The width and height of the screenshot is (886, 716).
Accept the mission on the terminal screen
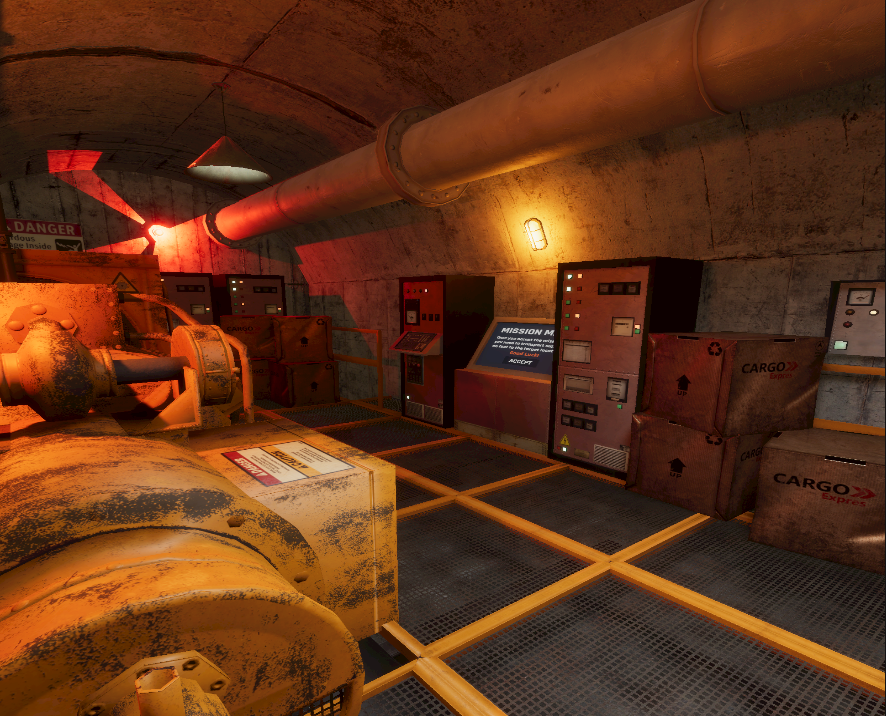[x=520, y=361]
